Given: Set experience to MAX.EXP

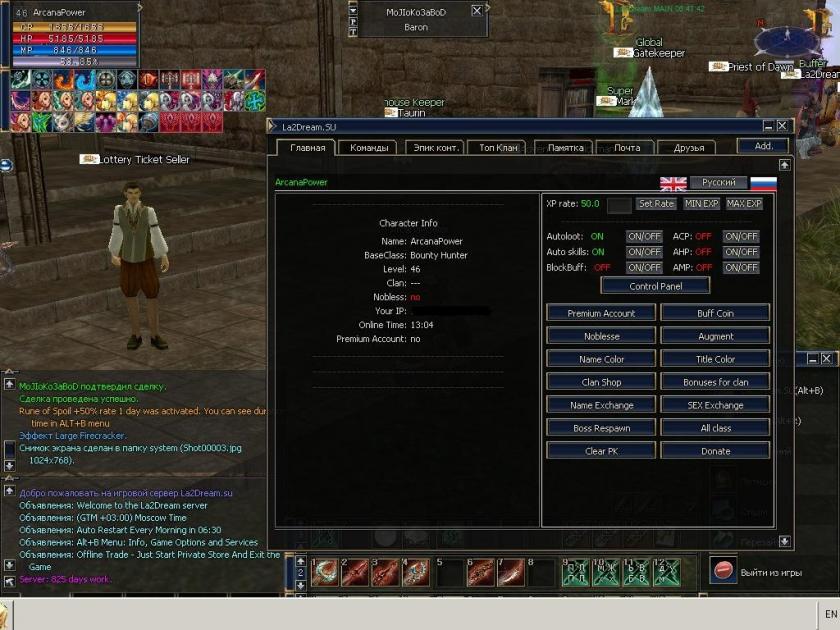Looking at the screenshot, I should click(x=744, y=204).
